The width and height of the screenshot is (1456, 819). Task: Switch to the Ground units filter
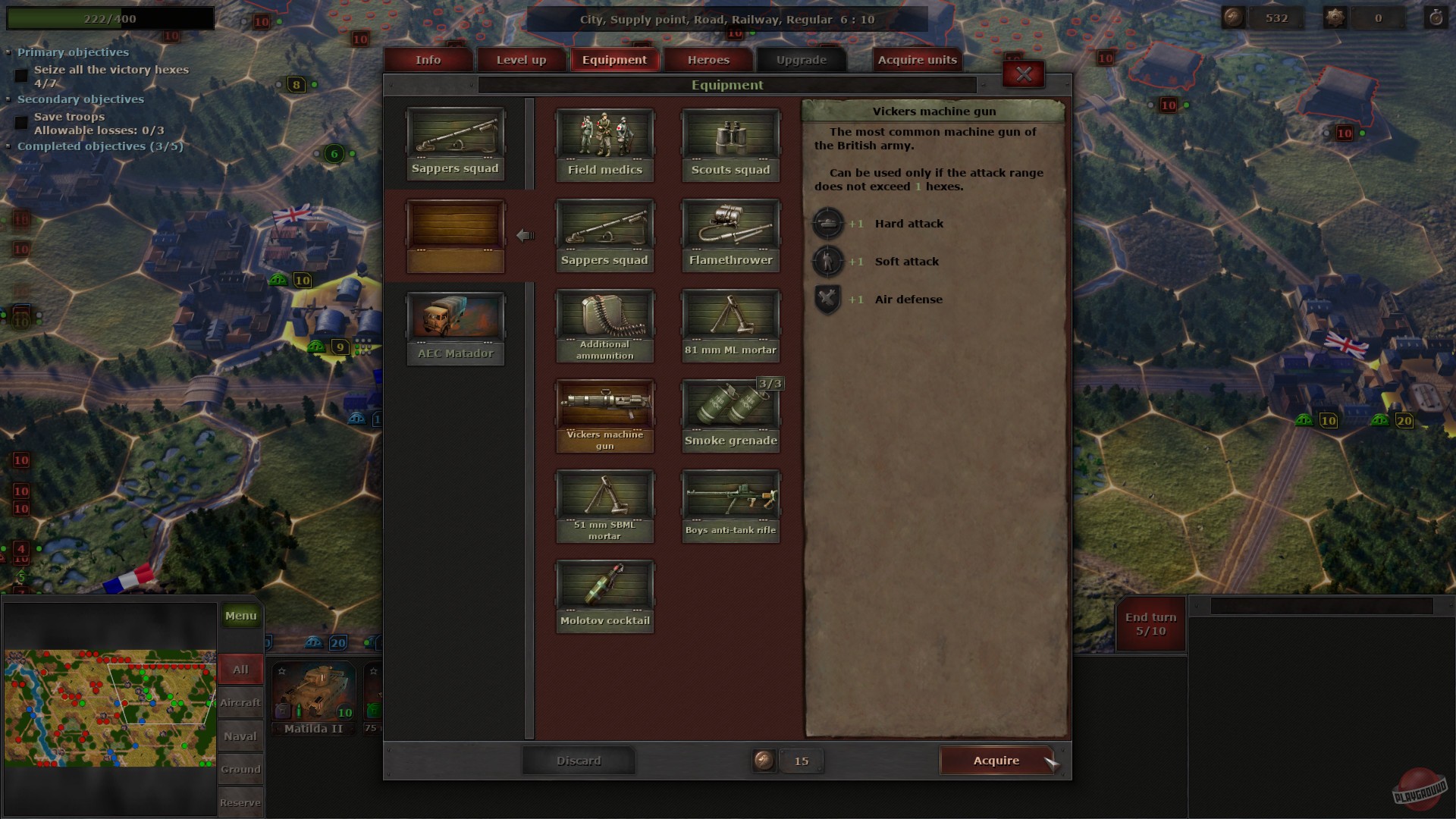coord(240,769)
